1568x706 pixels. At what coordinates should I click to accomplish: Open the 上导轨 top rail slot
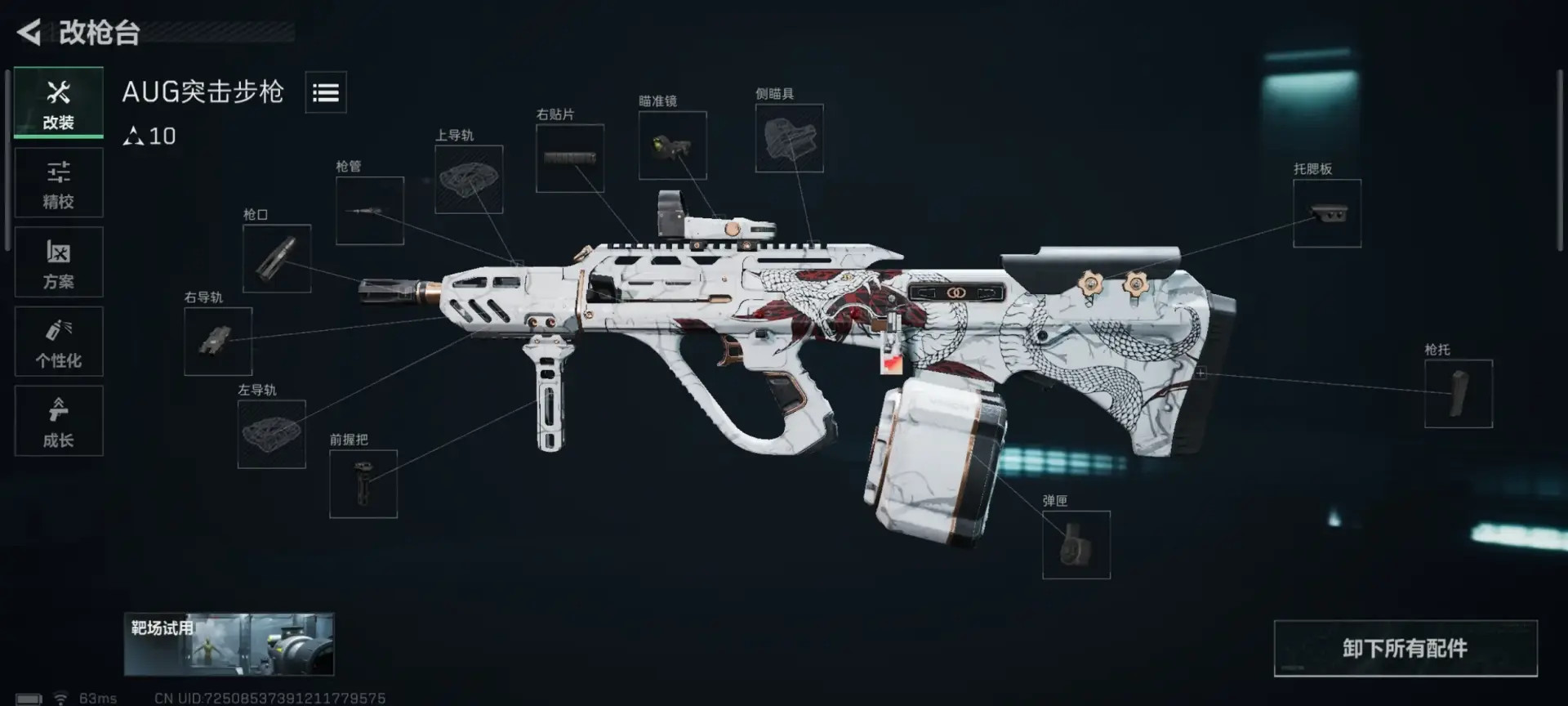469,180
